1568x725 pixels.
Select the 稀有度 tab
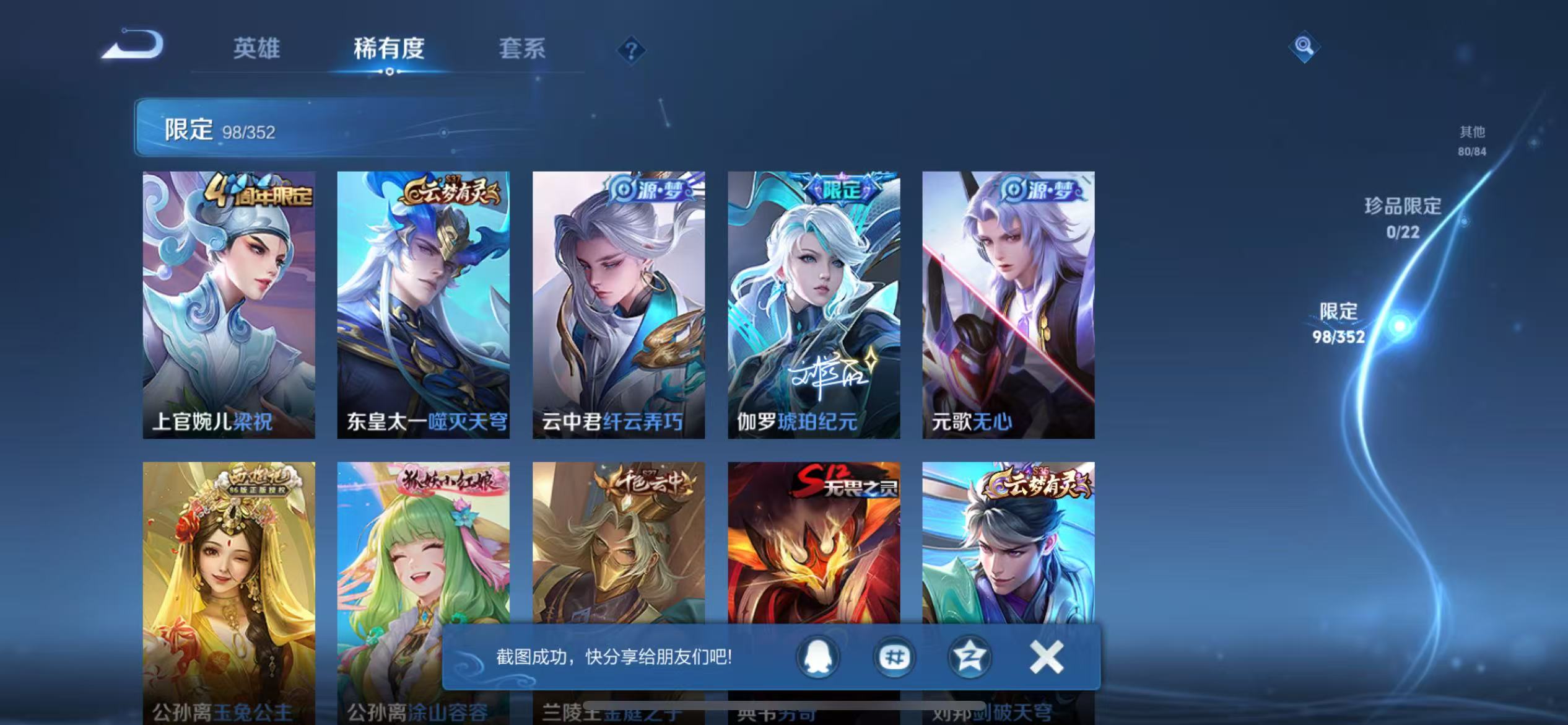[390, 48]
